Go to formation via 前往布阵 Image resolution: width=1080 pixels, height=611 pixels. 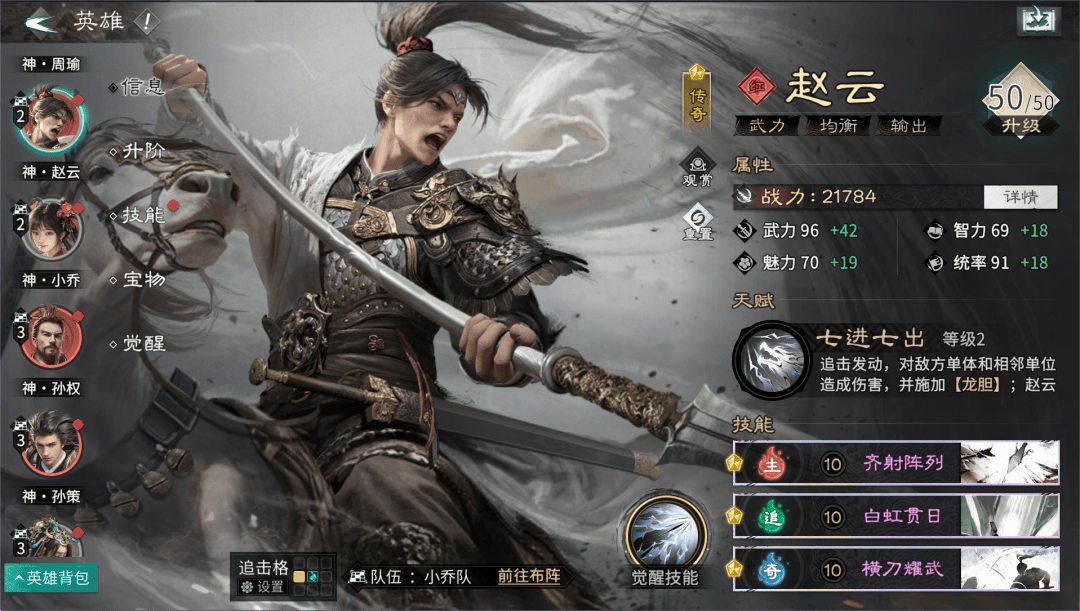(x=529, y=576)
